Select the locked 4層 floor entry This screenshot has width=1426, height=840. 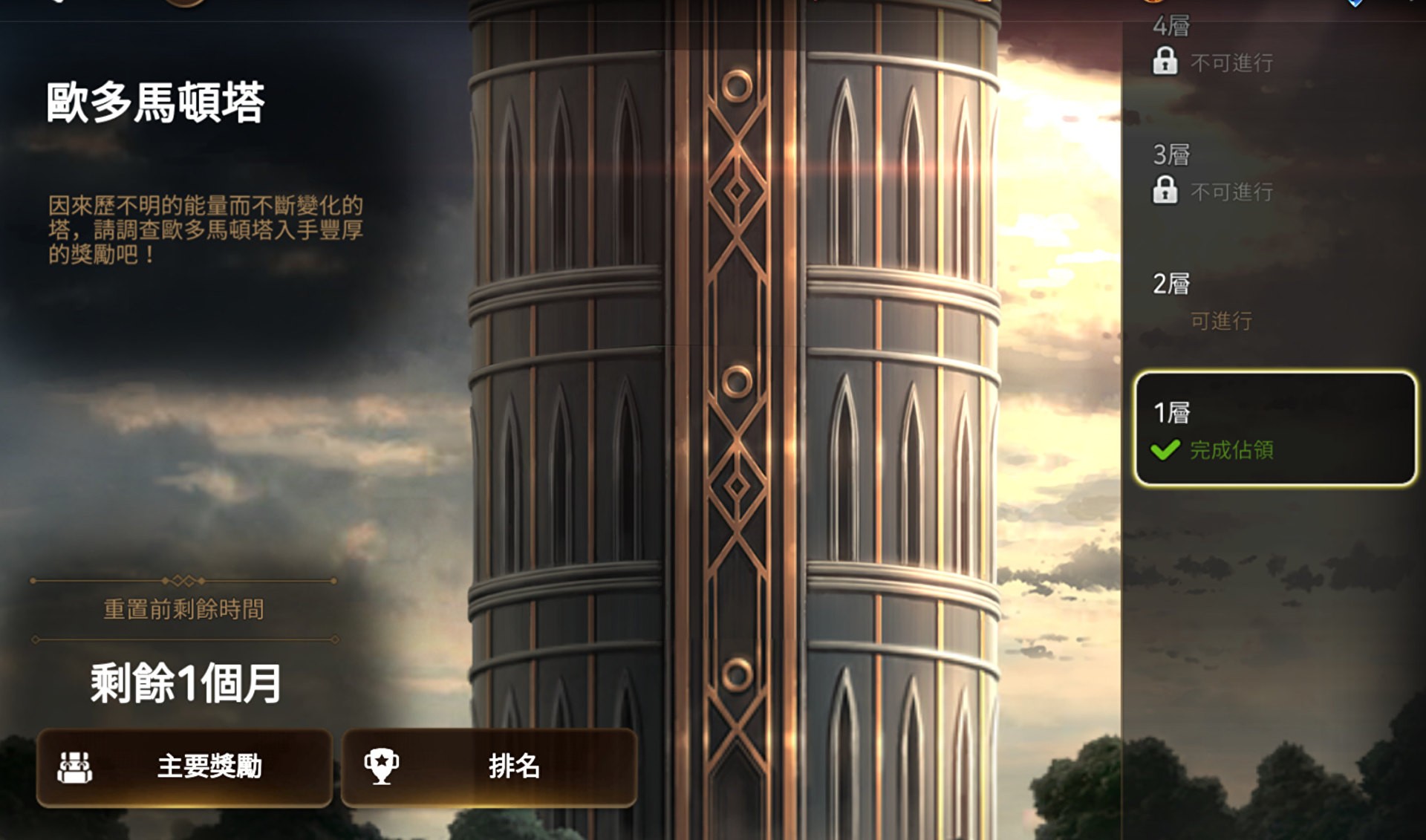pos(1274,46)
